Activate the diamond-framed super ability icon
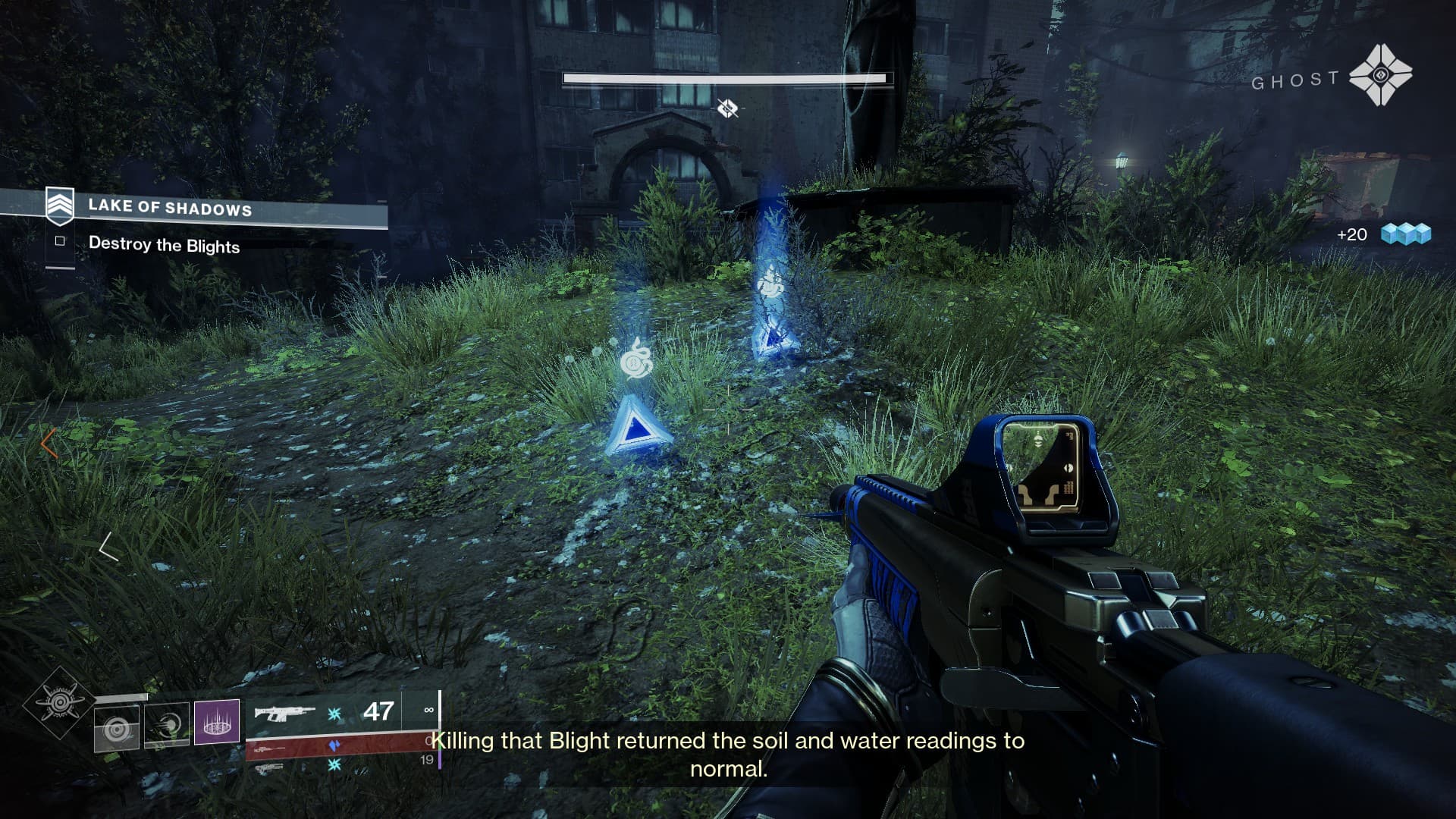 tap(59, 703)
